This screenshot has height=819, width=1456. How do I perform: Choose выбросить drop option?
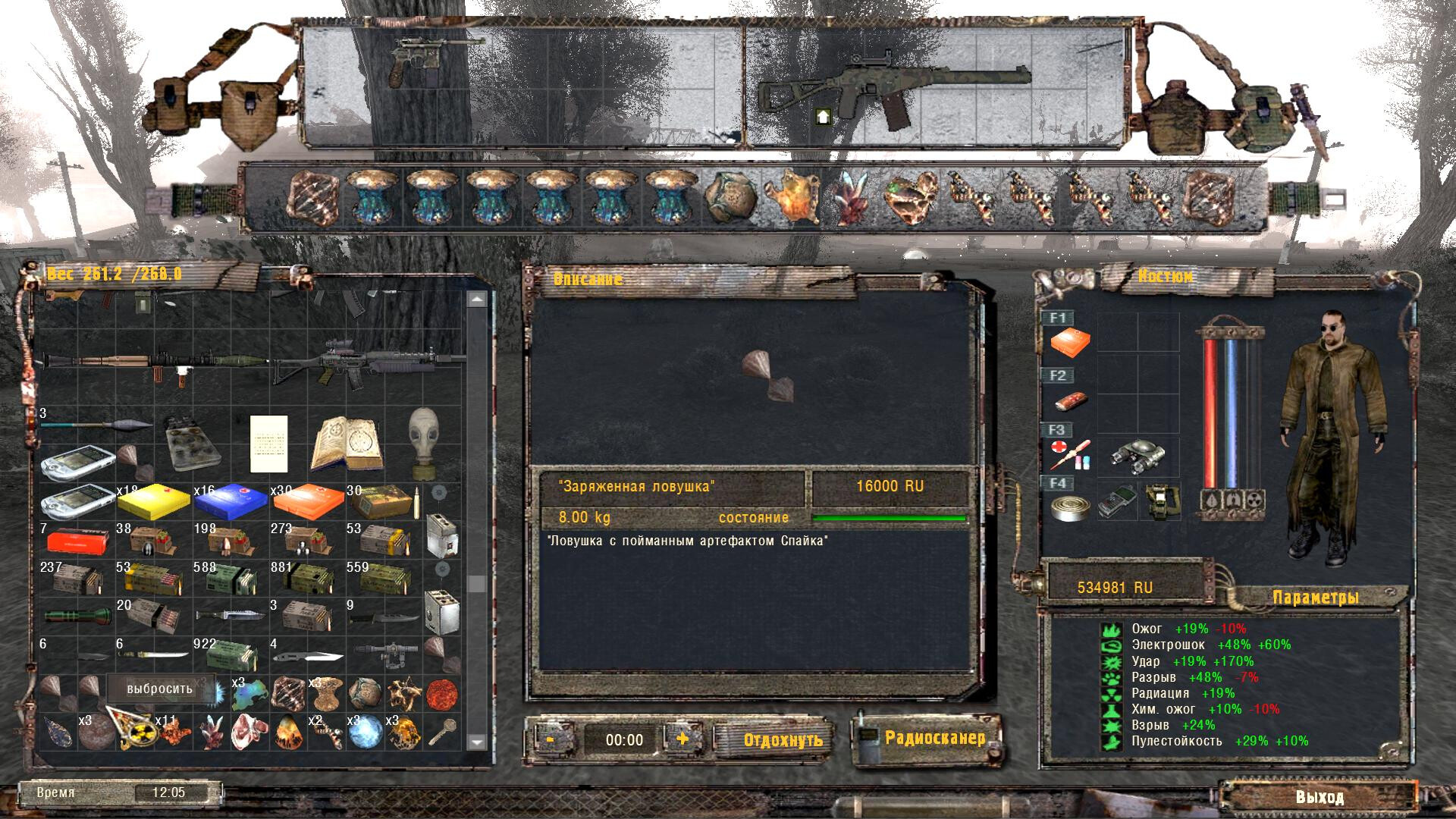point(160,689)
